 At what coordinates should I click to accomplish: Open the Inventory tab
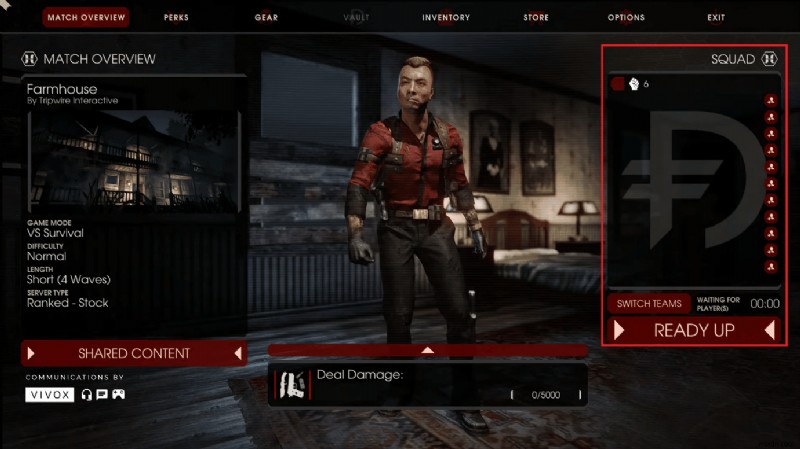click(446, 17)
